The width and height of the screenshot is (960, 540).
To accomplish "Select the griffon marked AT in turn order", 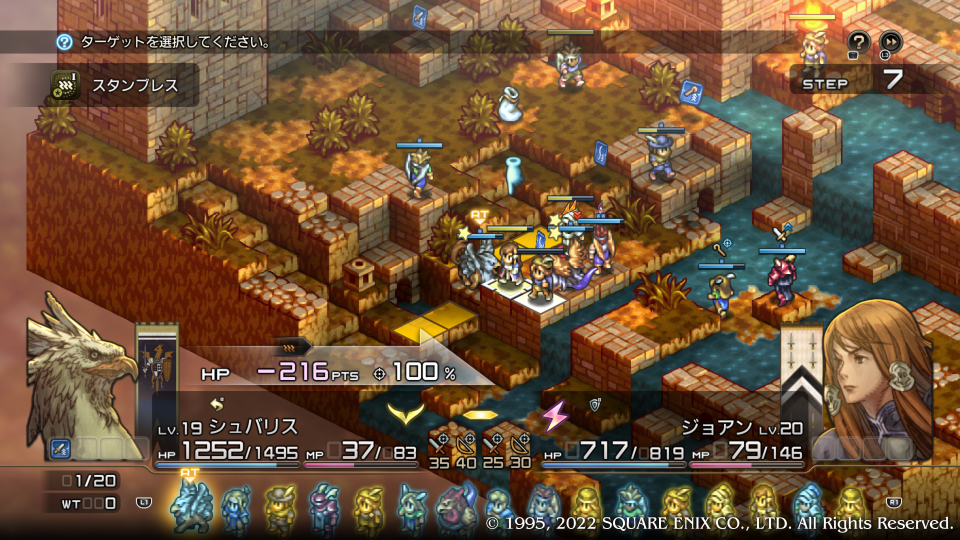I will 189,505.
